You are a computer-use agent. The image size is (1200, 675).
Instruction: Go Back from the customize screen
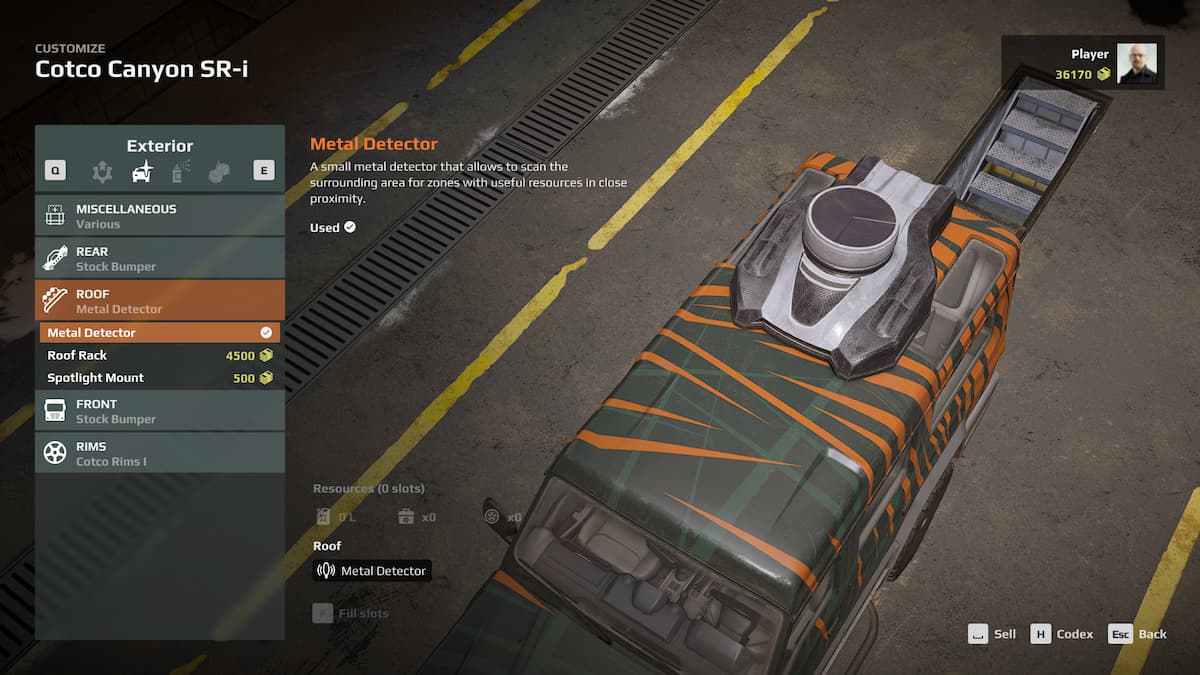pyautogui.click(x=1138, y=634)
